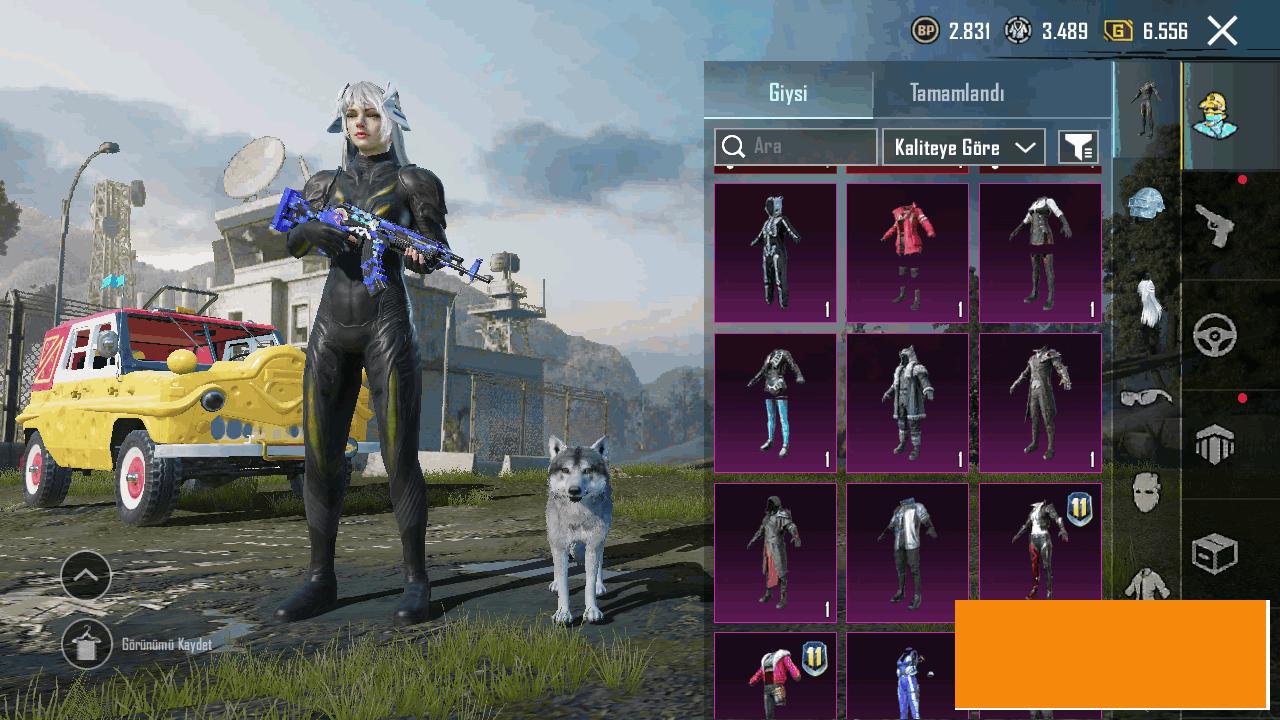
Task: Select the black hooded skeleton suit
Action: 775,252
